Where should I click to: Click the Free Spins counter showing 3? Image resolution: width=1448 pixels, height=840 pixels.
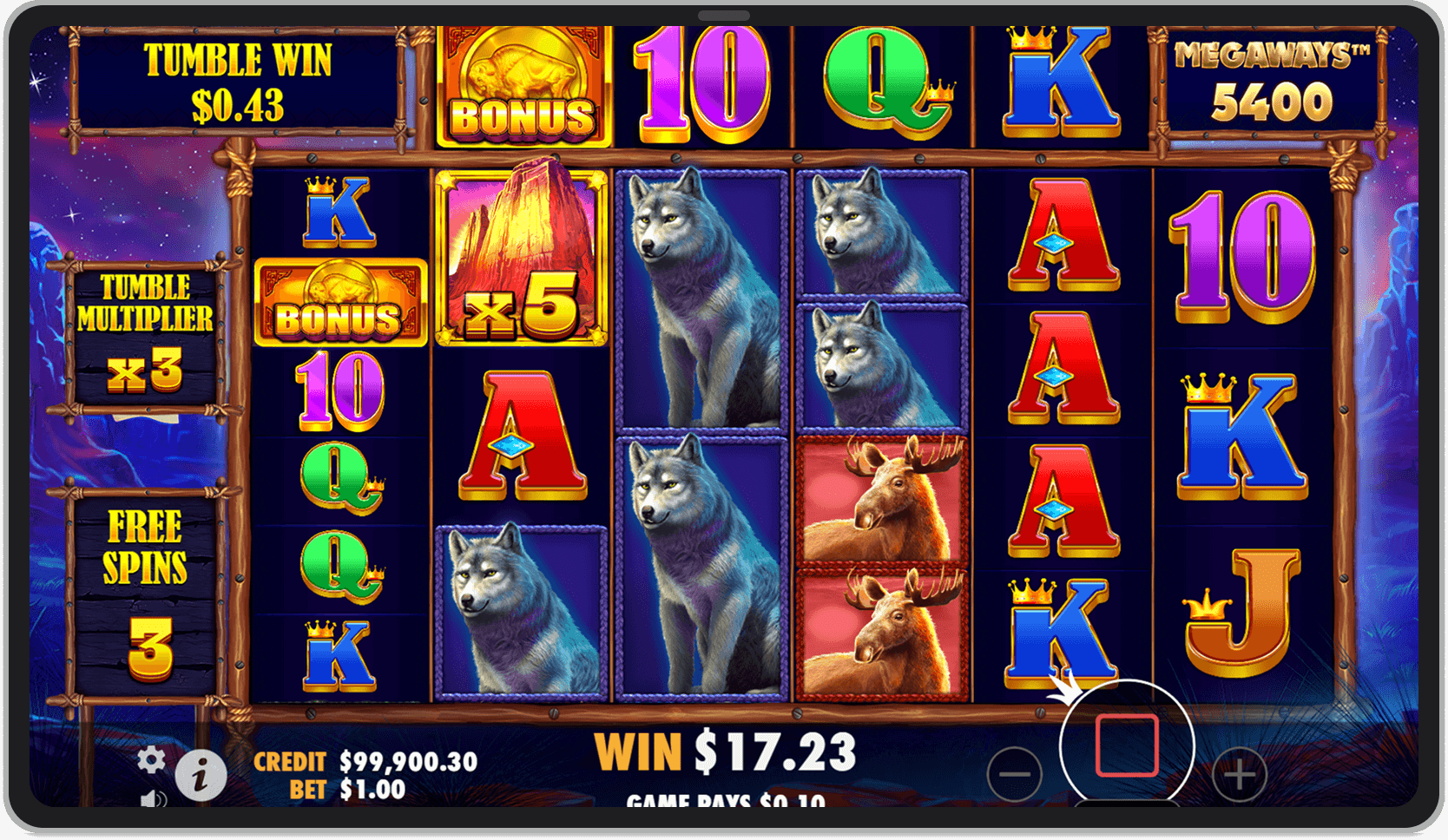pos(146,581)
